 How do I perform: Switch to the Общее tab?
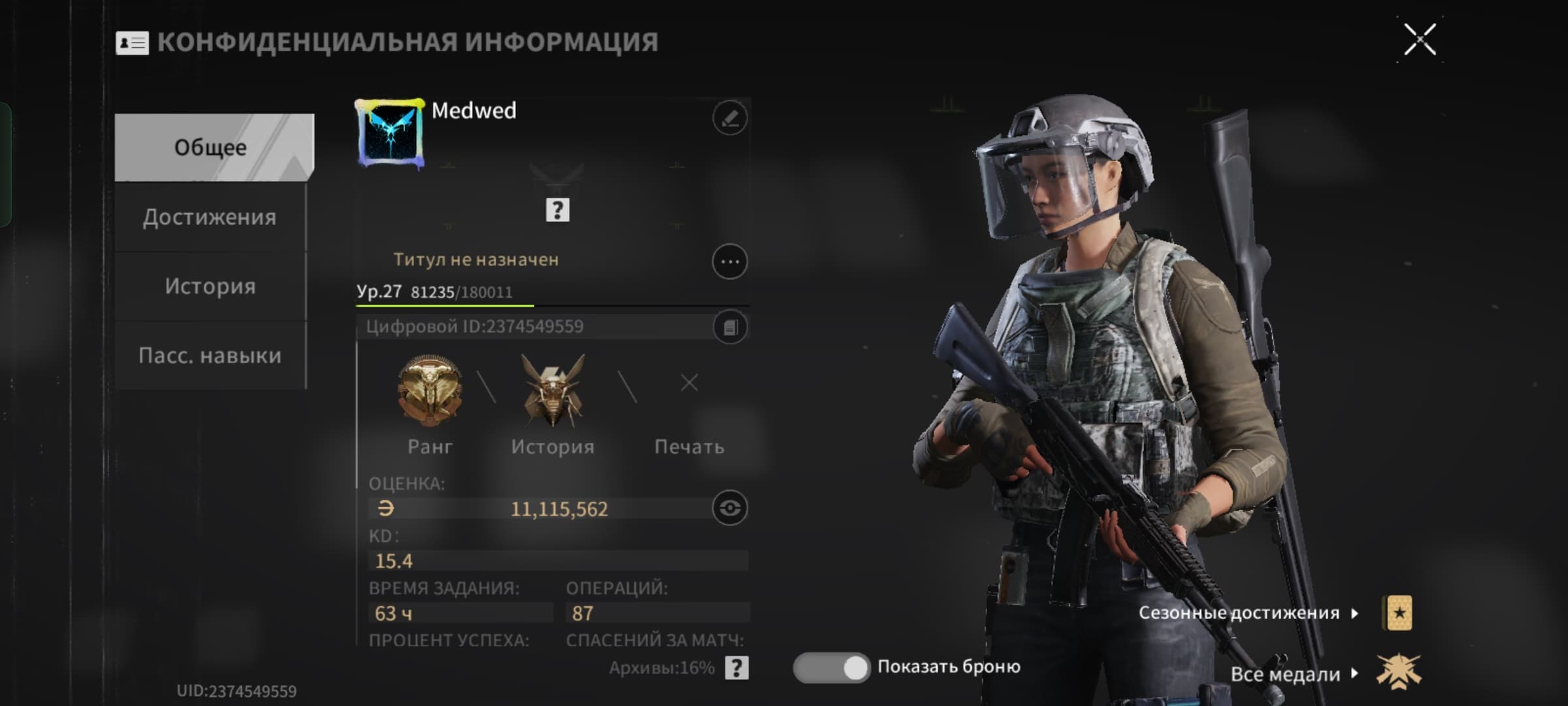click(x=211, y=148)
